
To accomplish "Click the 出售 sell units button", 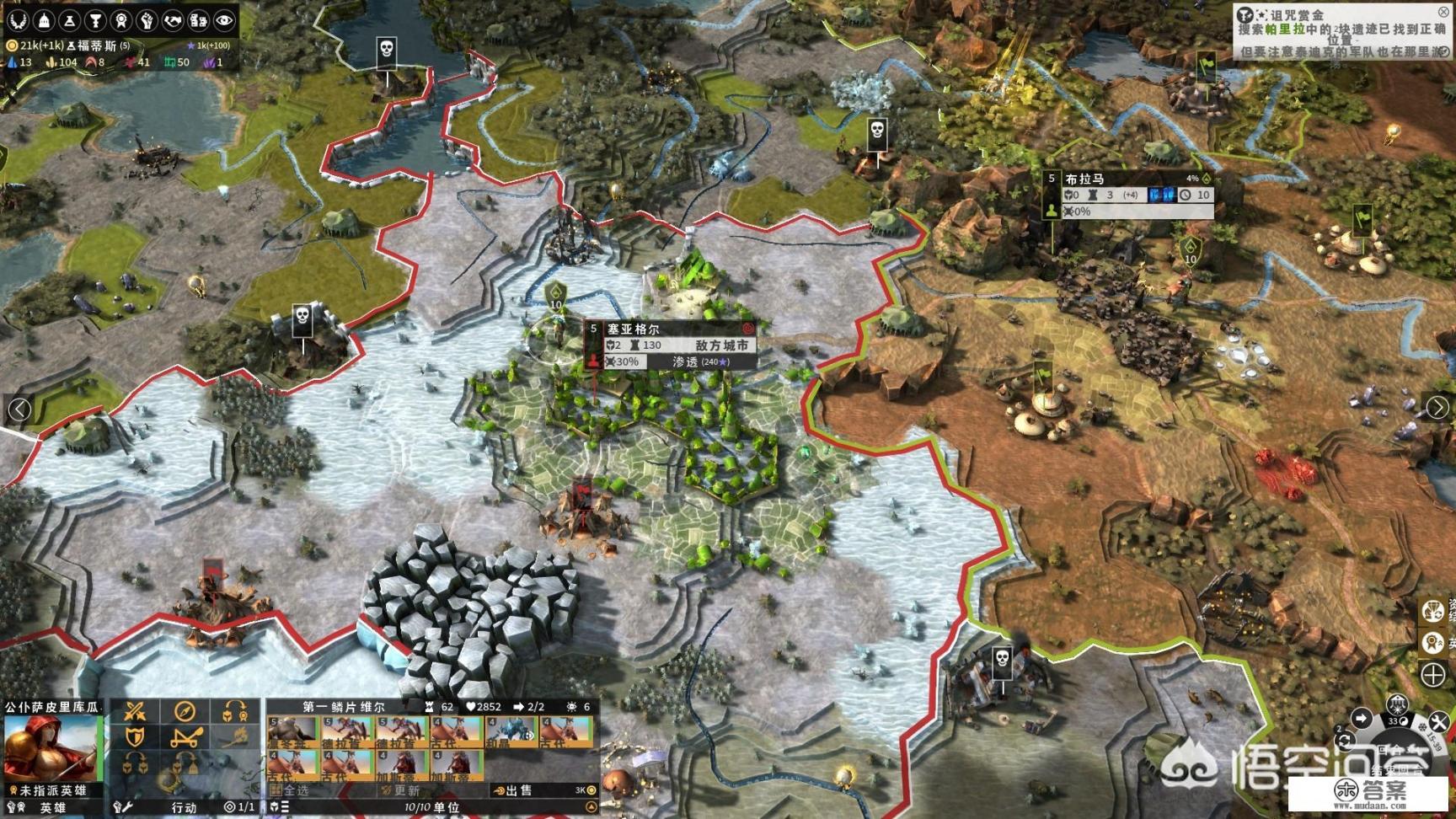I will click(514, 790).
